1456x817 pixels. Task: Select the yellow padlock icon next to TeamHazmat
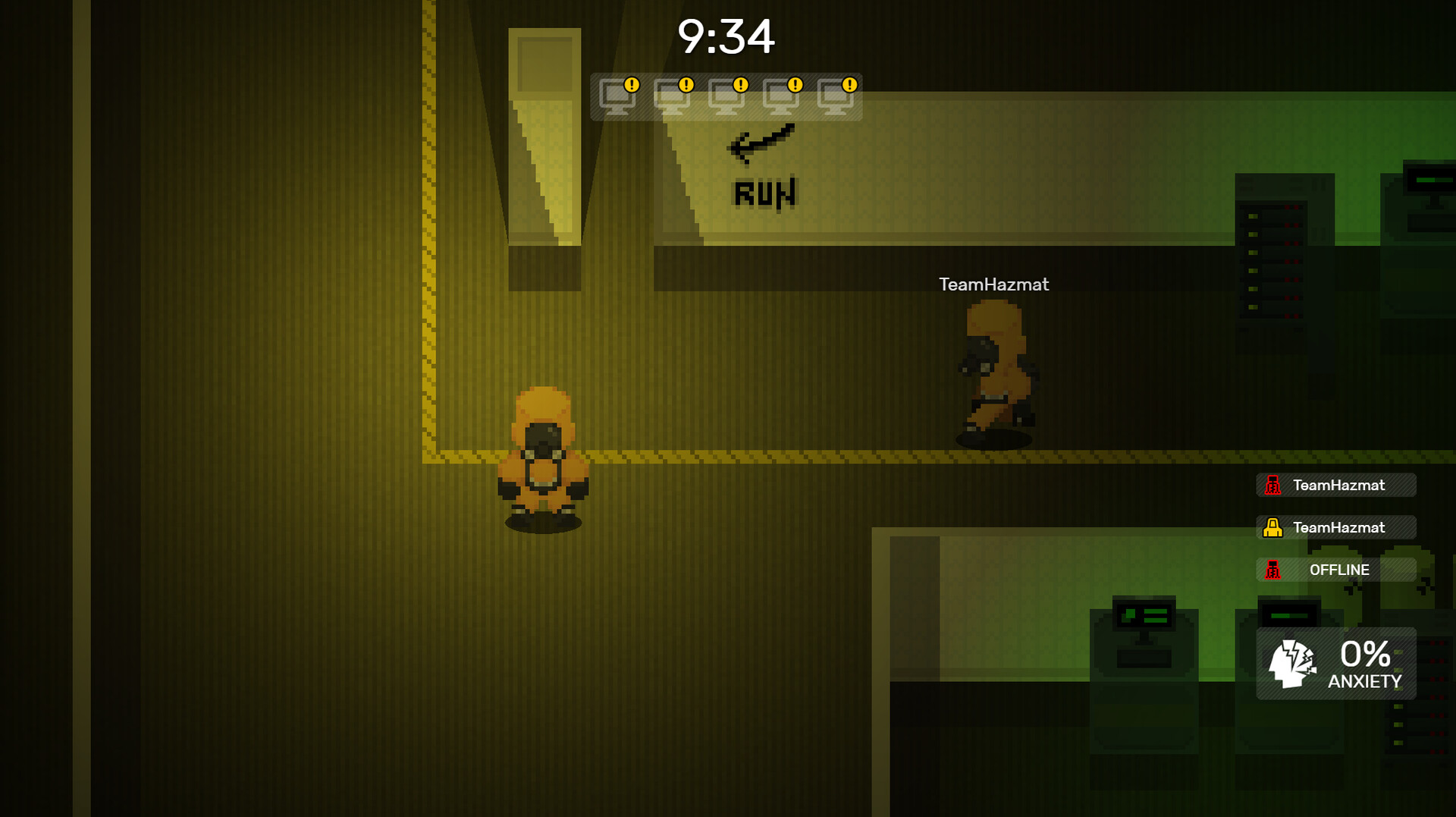pos(1273,527)
